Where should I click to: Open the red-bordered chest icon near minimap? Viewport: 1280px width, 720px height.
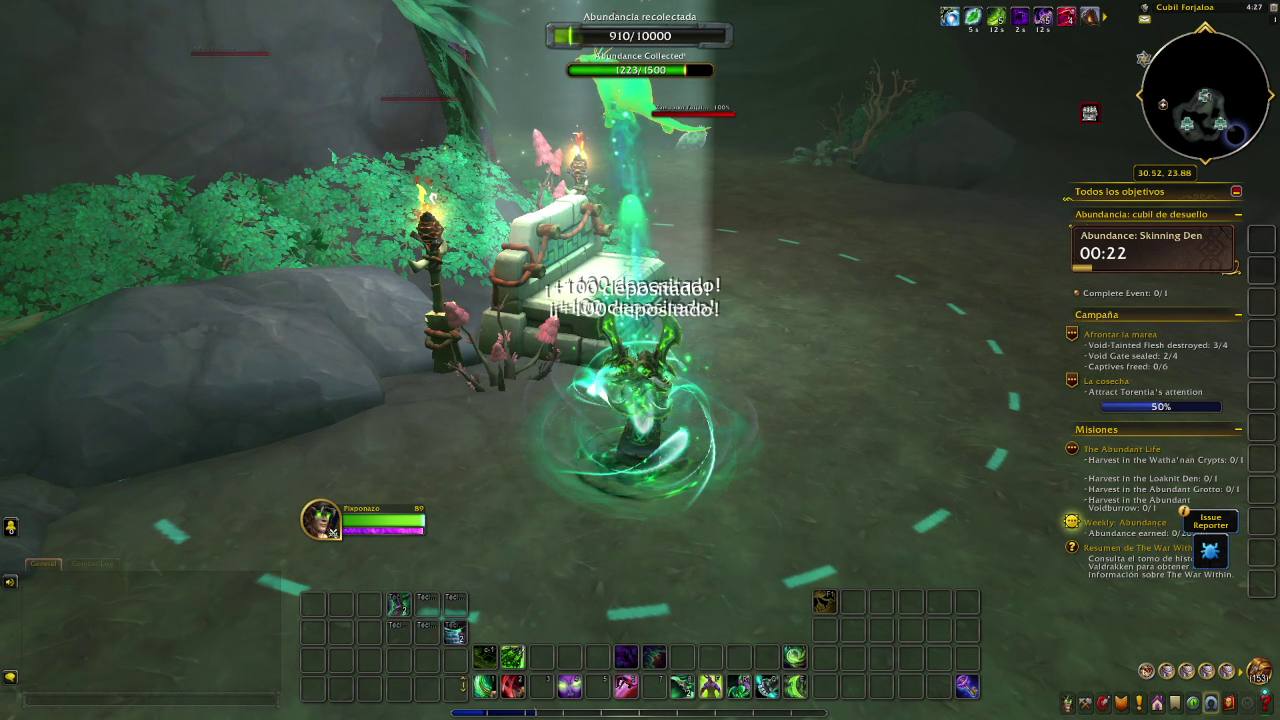click(x=1090, y=113)
